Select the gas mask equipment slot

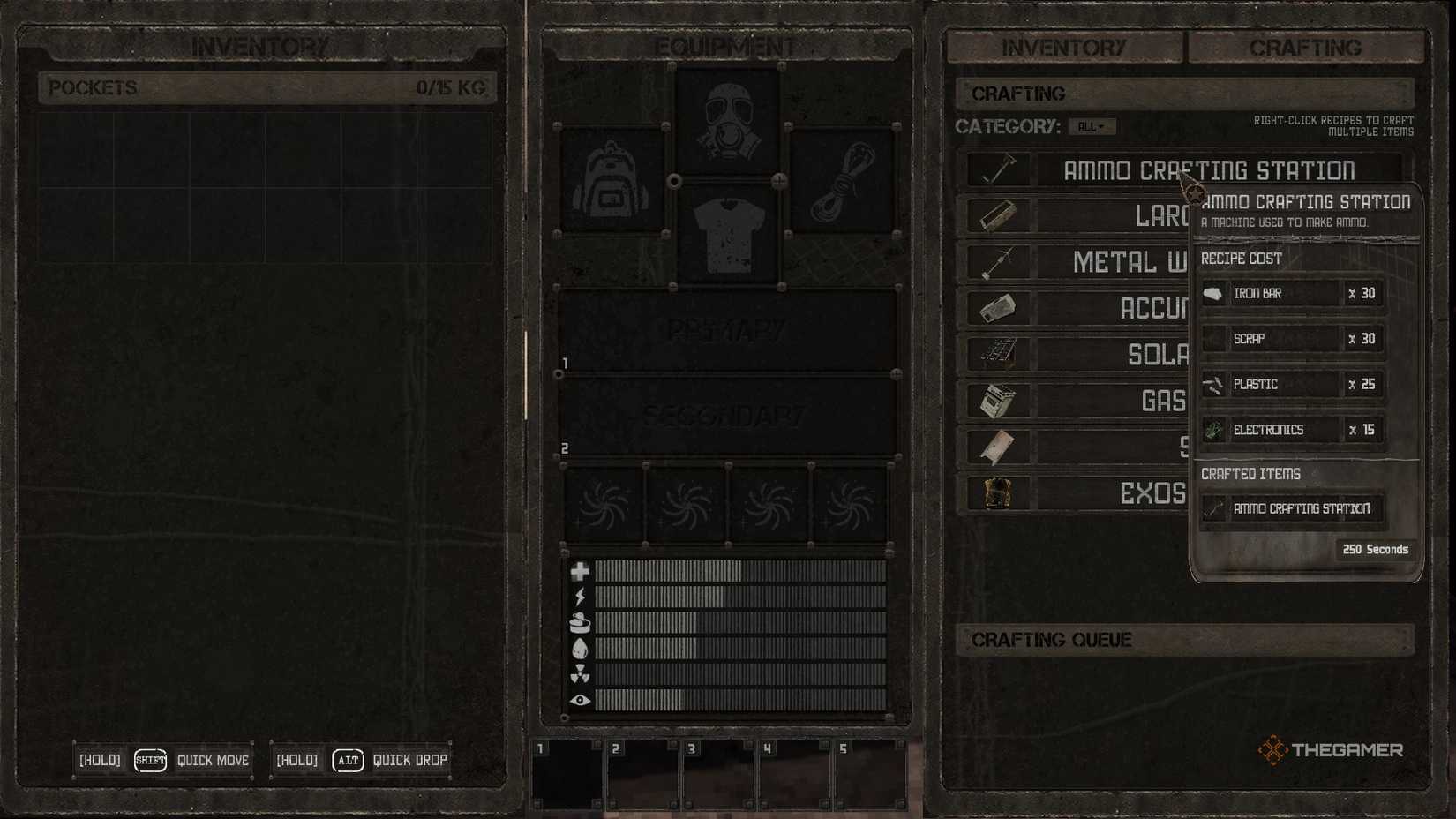click(725, 121)
